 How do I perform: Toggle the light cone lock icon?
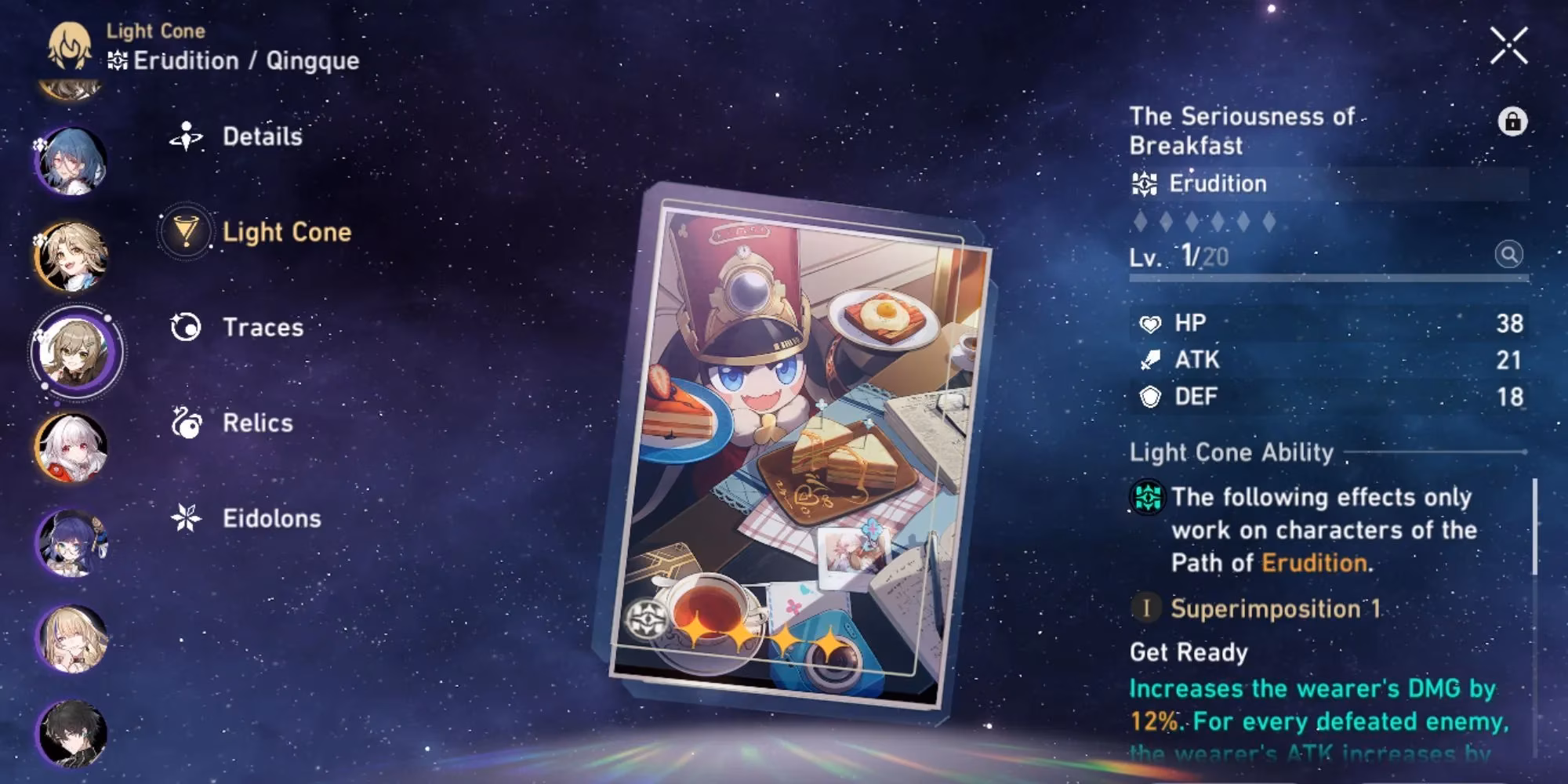1512,122
